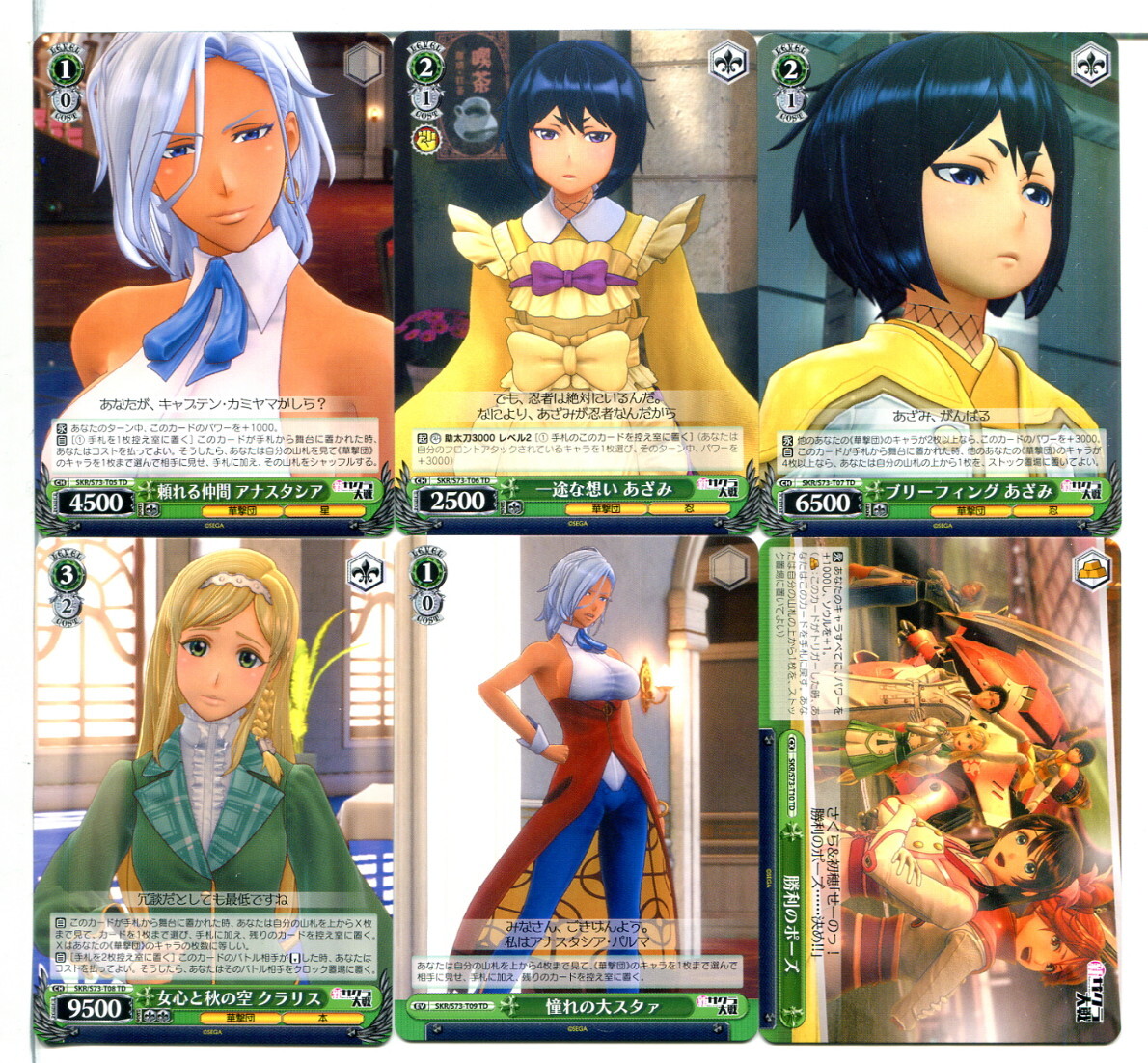The height and width of the screenshot is (1063, 1148).
Task: Choose the 一途な想い あざみ card
Action: point(575,283)
